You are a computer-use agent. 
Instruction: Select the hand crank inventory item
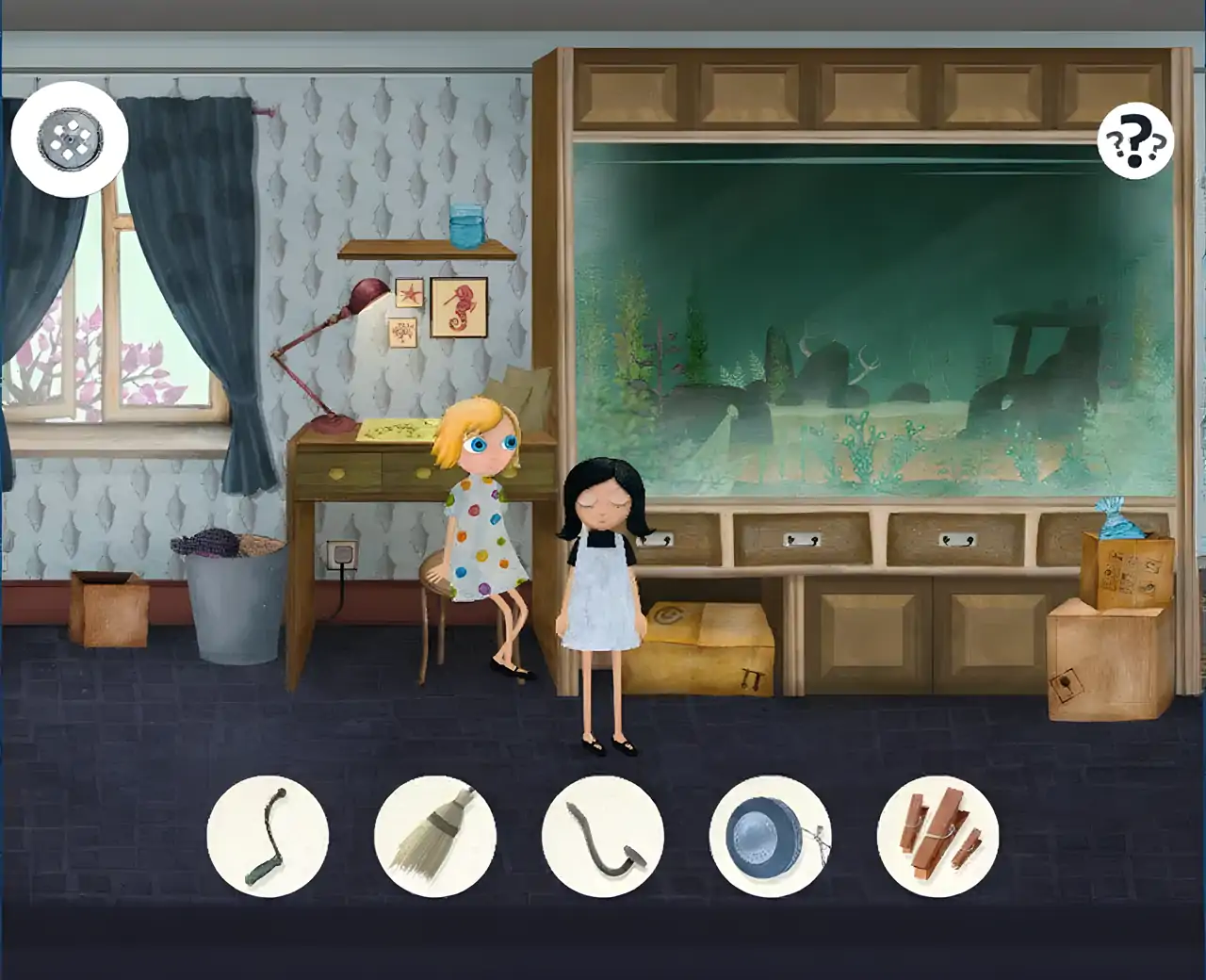pos(268,835)
